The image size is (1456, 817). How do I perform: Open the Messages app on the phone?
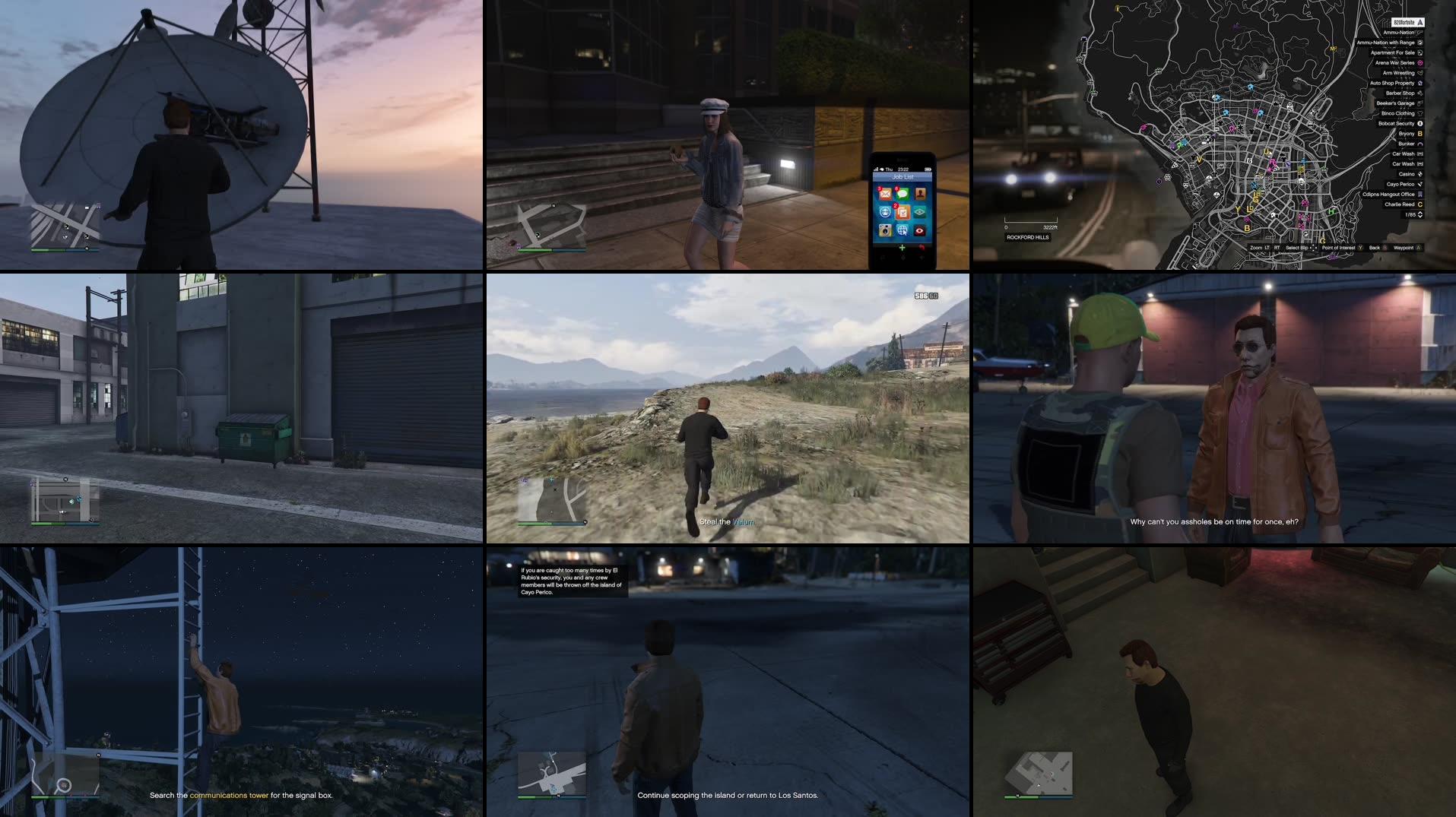pyautogui.click(x=903, y=194)
